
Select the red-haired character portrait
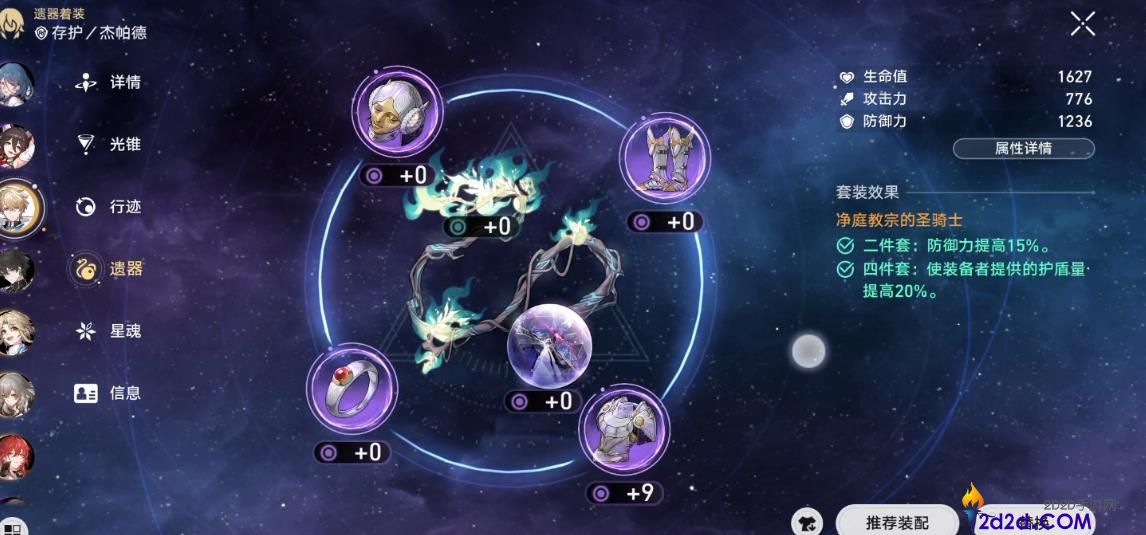click(x=14, y=457)
